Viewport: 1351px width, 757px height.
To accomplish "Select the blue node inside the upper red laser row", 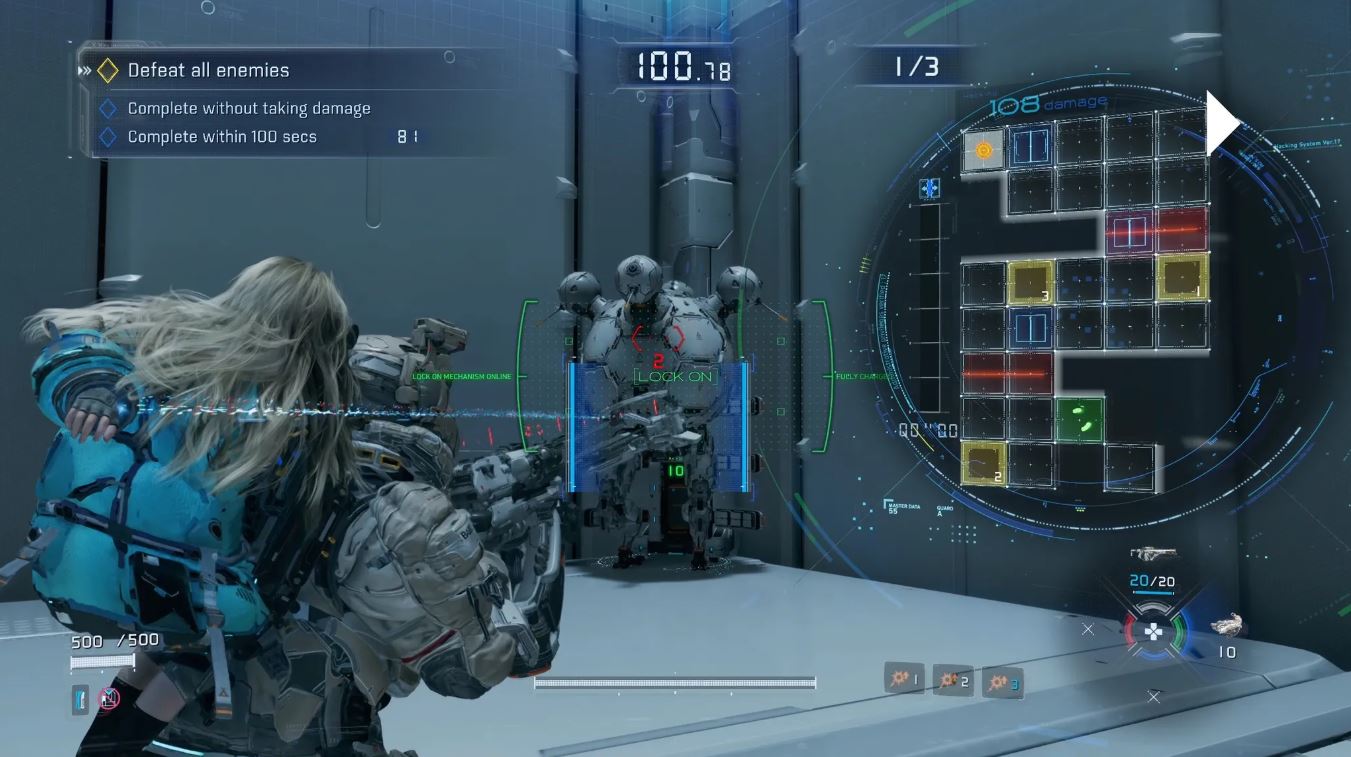I will 1130,232.
